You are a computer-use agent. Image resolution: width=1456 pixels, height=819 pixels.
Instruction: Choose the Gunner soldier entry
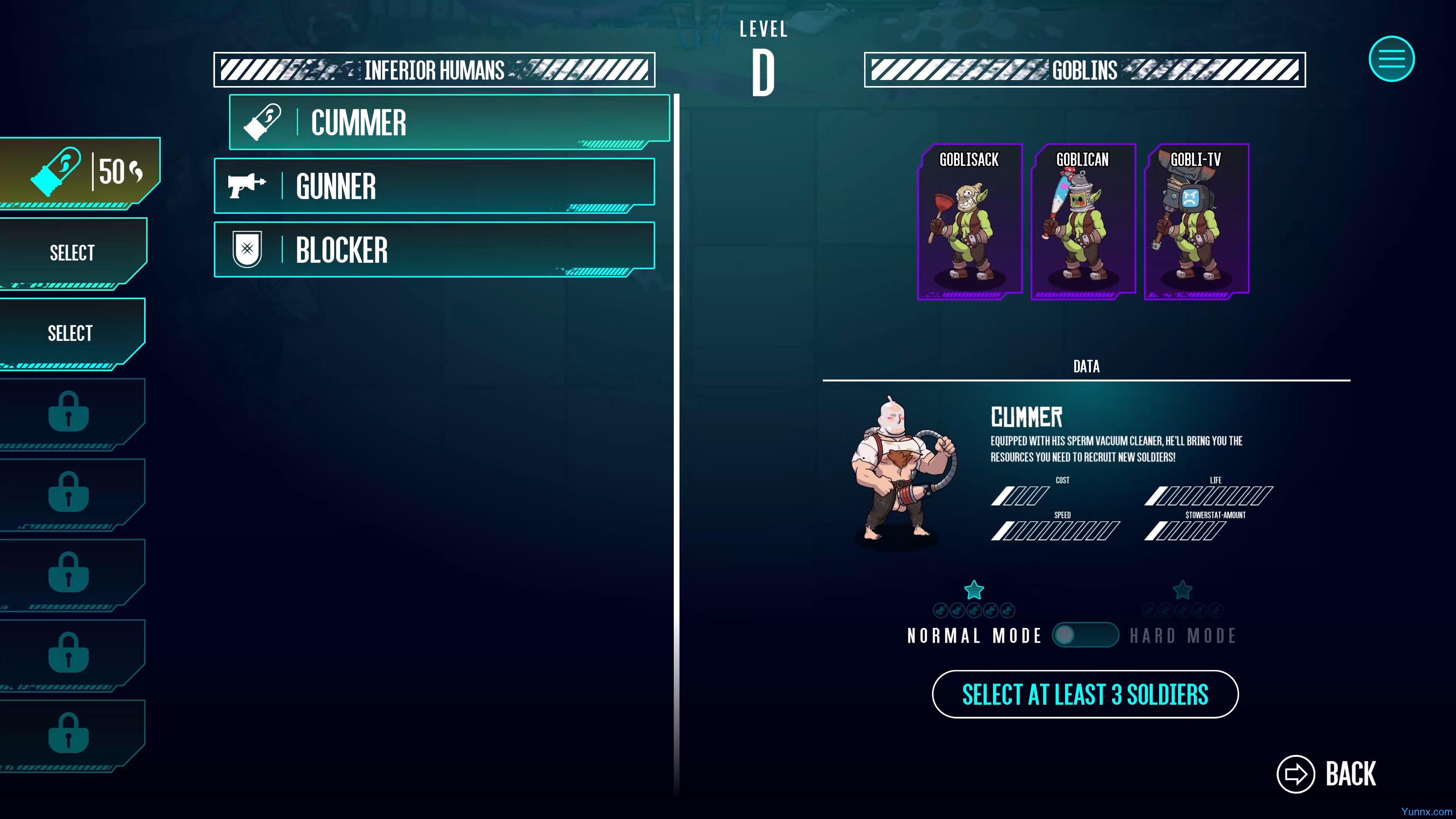[434, 186]
